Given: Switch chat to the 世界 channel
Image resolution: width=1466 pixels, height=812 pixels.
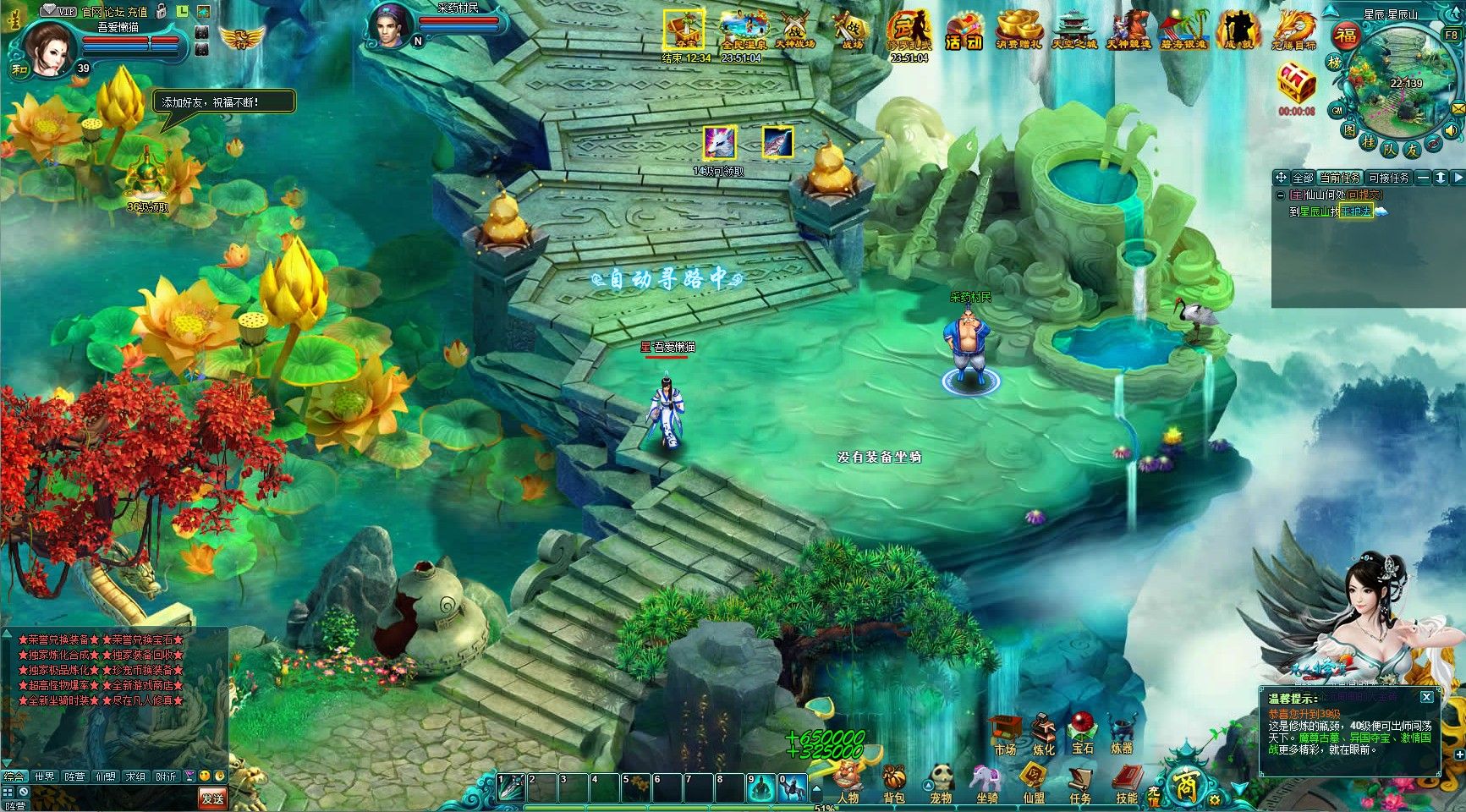Looking at the screenshot, I should click(x=44, y=776).
